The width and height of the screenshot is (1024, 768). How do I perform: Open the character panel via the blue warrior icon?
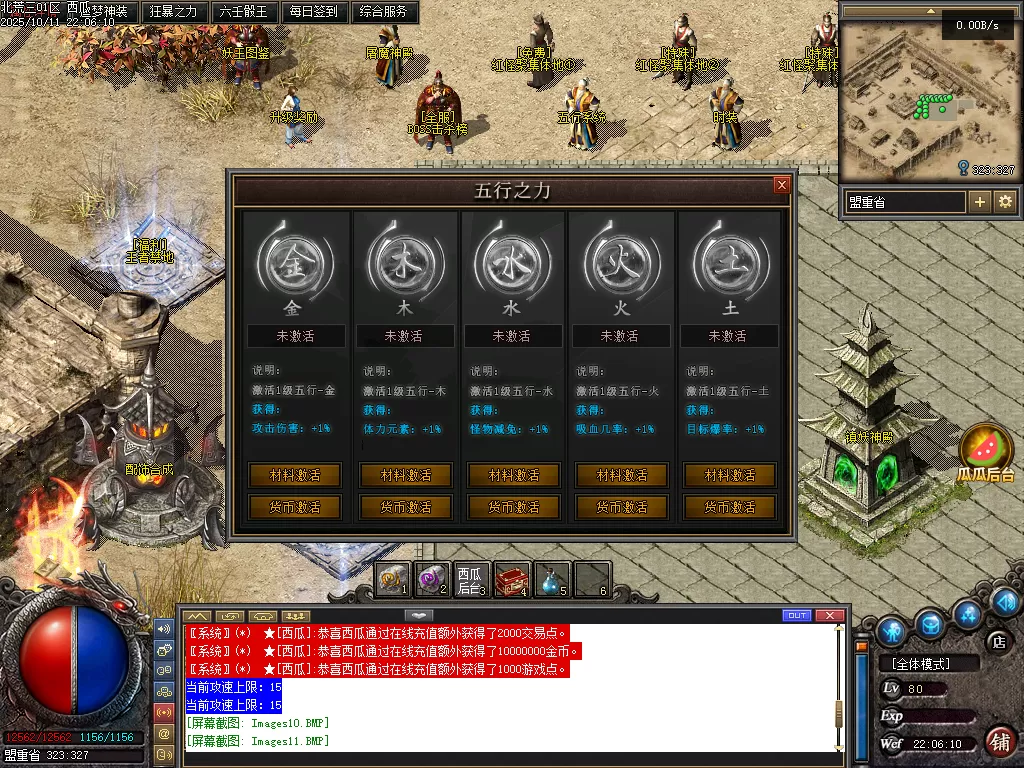(891, 630)
